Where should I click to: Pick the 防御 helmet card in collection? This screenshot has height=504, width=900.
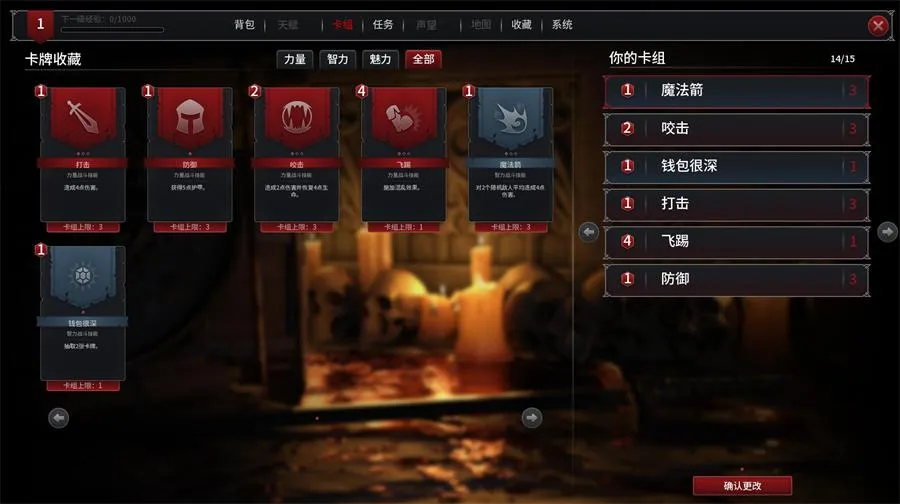(190, 155)
